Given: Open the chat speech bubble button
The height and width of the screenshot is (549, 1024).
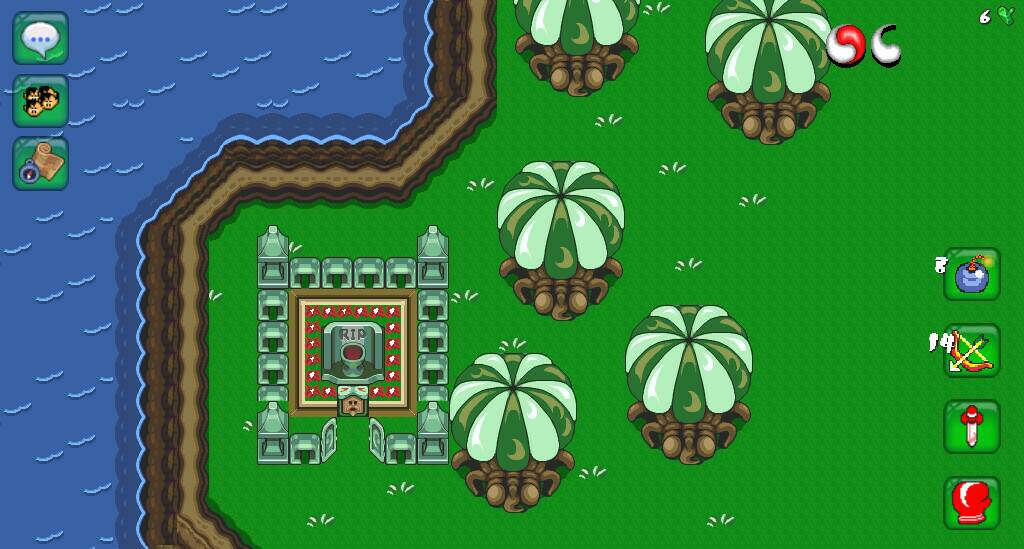Looking at the screenshot, I should 40,39.
